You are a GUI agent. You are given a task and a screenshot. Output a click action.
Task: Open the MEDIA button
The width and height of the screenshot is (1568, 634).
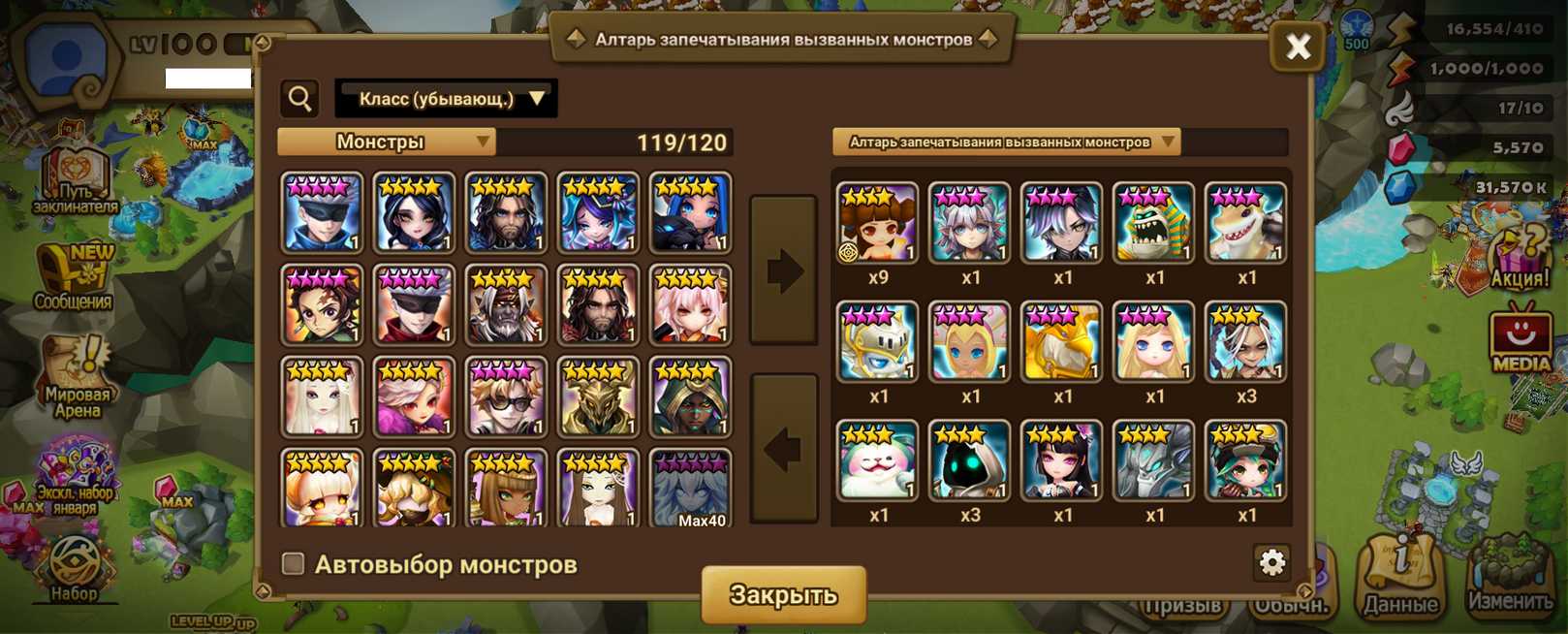1521,339
